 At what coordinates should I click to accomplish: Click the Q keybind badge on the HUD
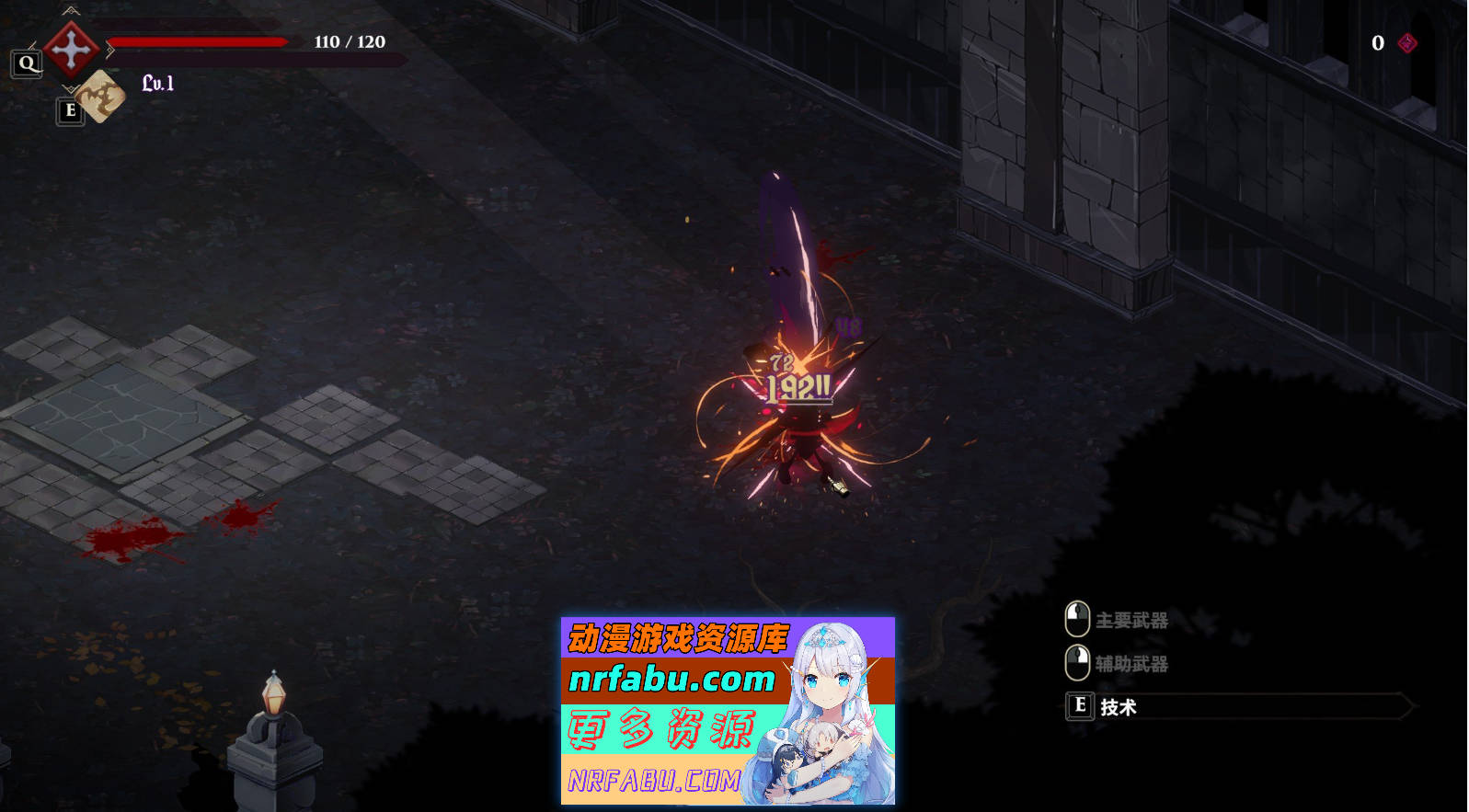pos(26,63)
